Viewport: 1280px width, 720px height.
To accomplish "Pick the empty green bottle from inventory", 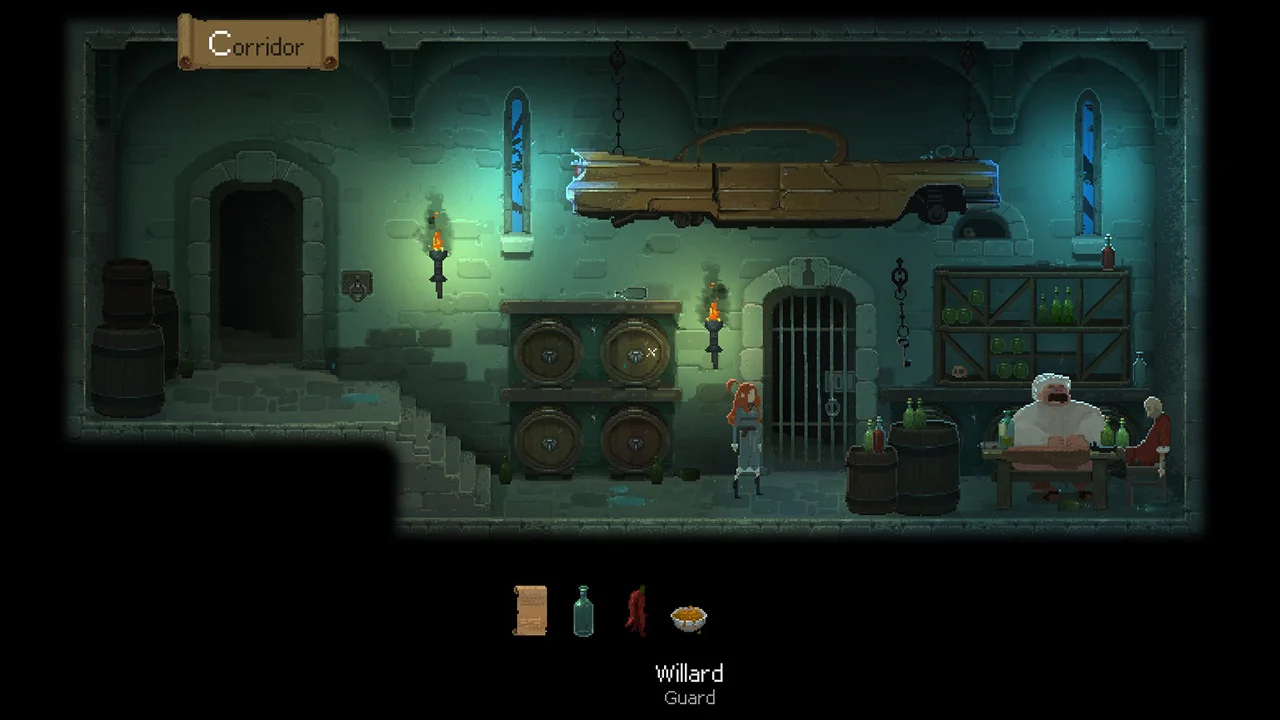I will pos(583,610).
